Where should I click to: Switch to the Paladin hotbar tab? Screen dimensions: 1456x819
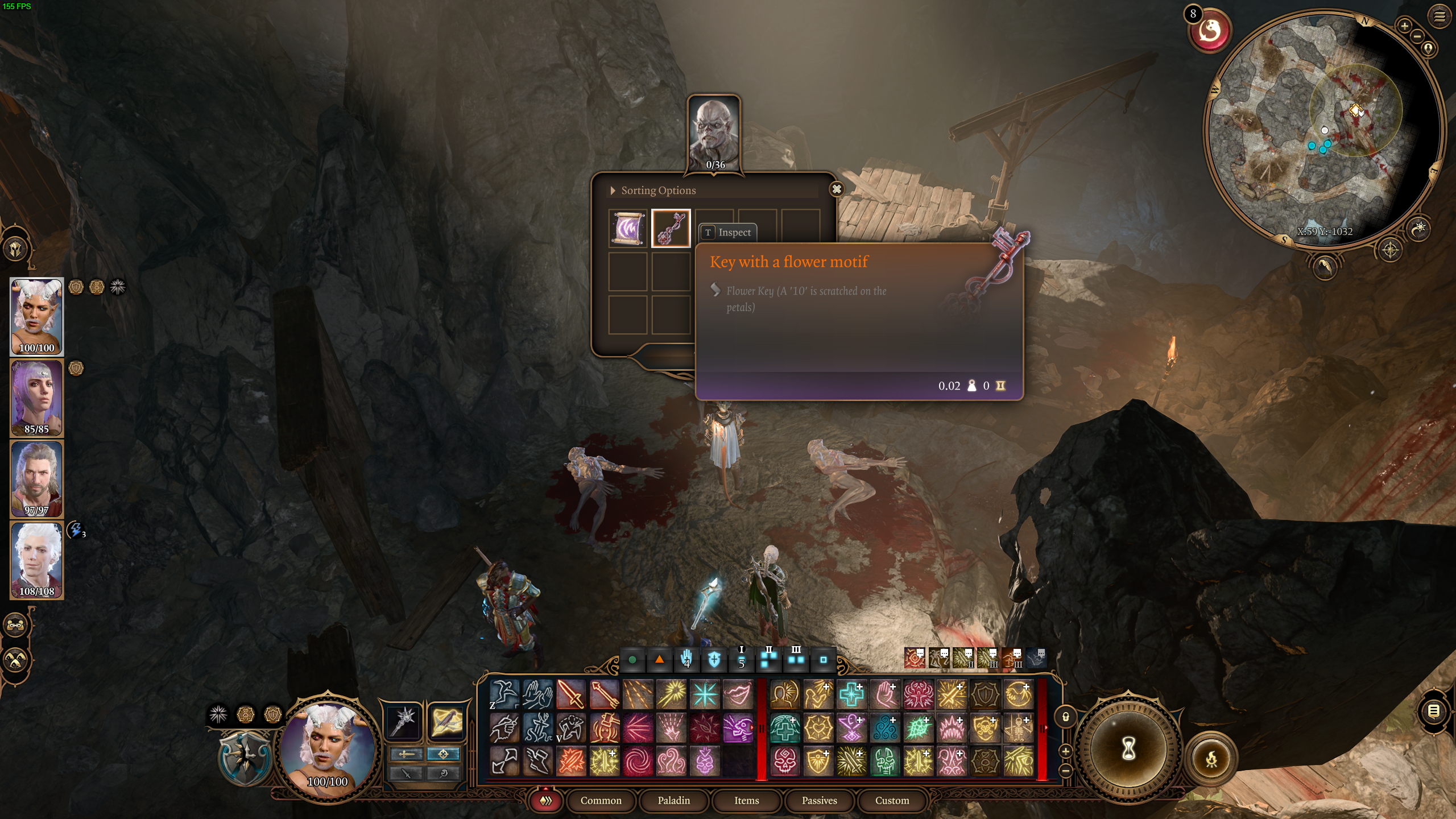[674, 801]
